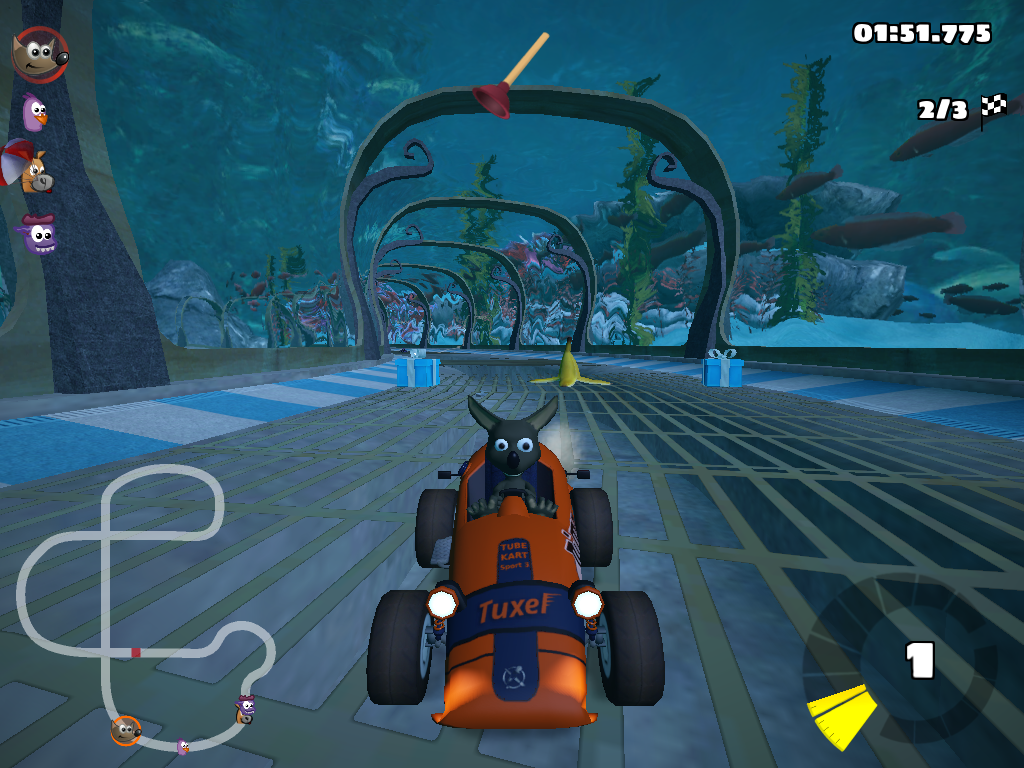The image size is (1024, 768).
Task: Select Wilber's marker on the minimap
Action: [125, 731]
